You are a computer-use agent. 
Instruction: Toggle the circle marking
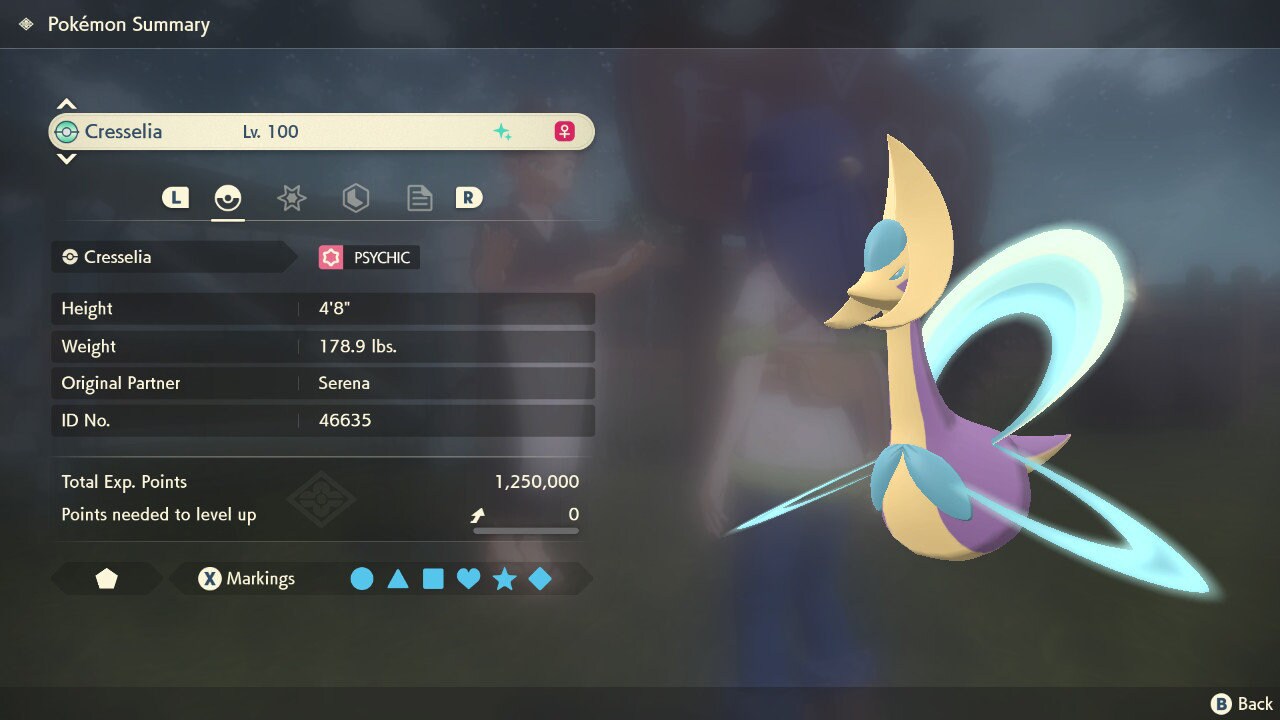(x=362, y=579)
